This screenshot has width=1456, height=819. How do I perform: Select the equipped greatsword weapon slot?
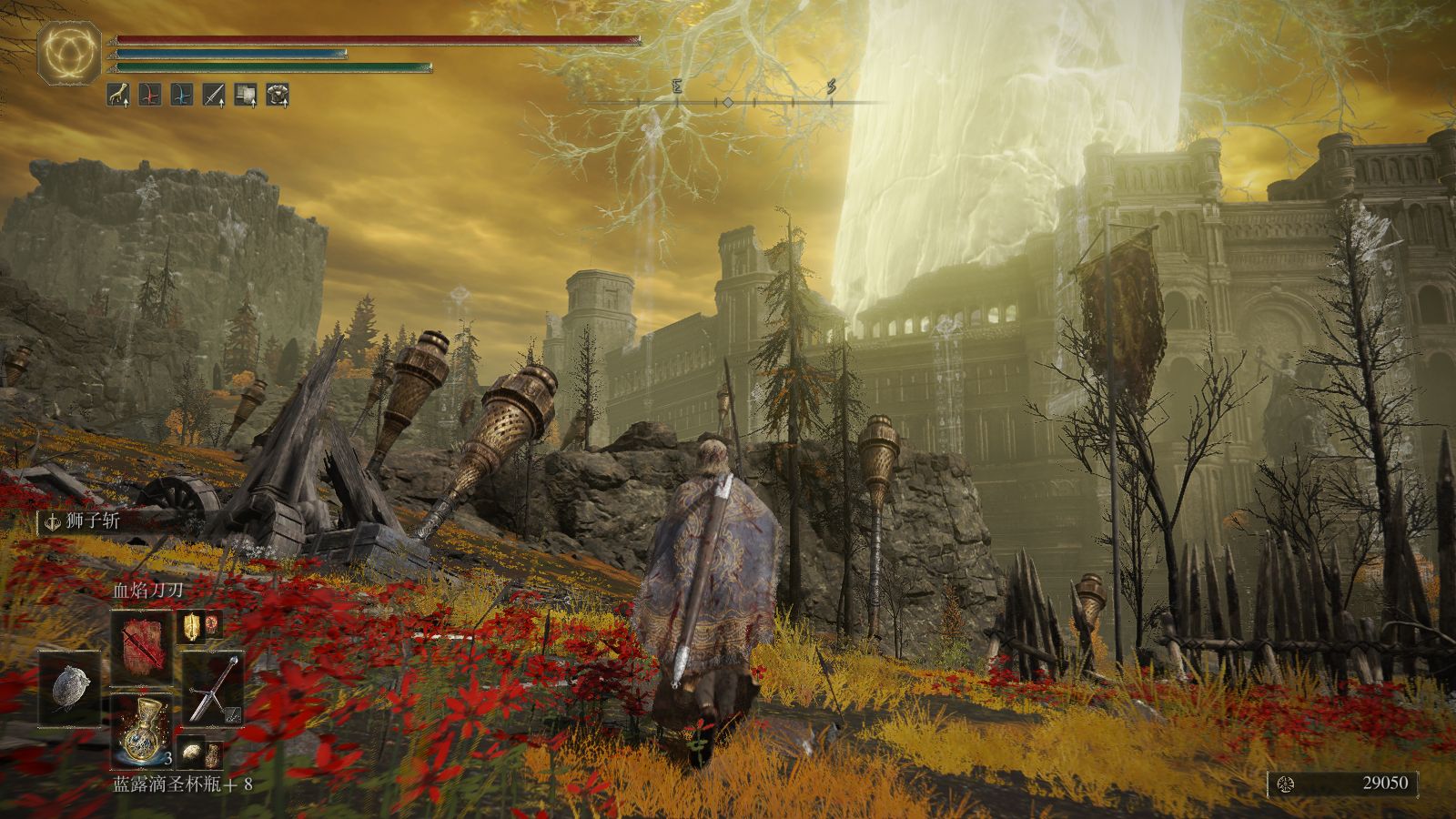click(x=214, y=689)
